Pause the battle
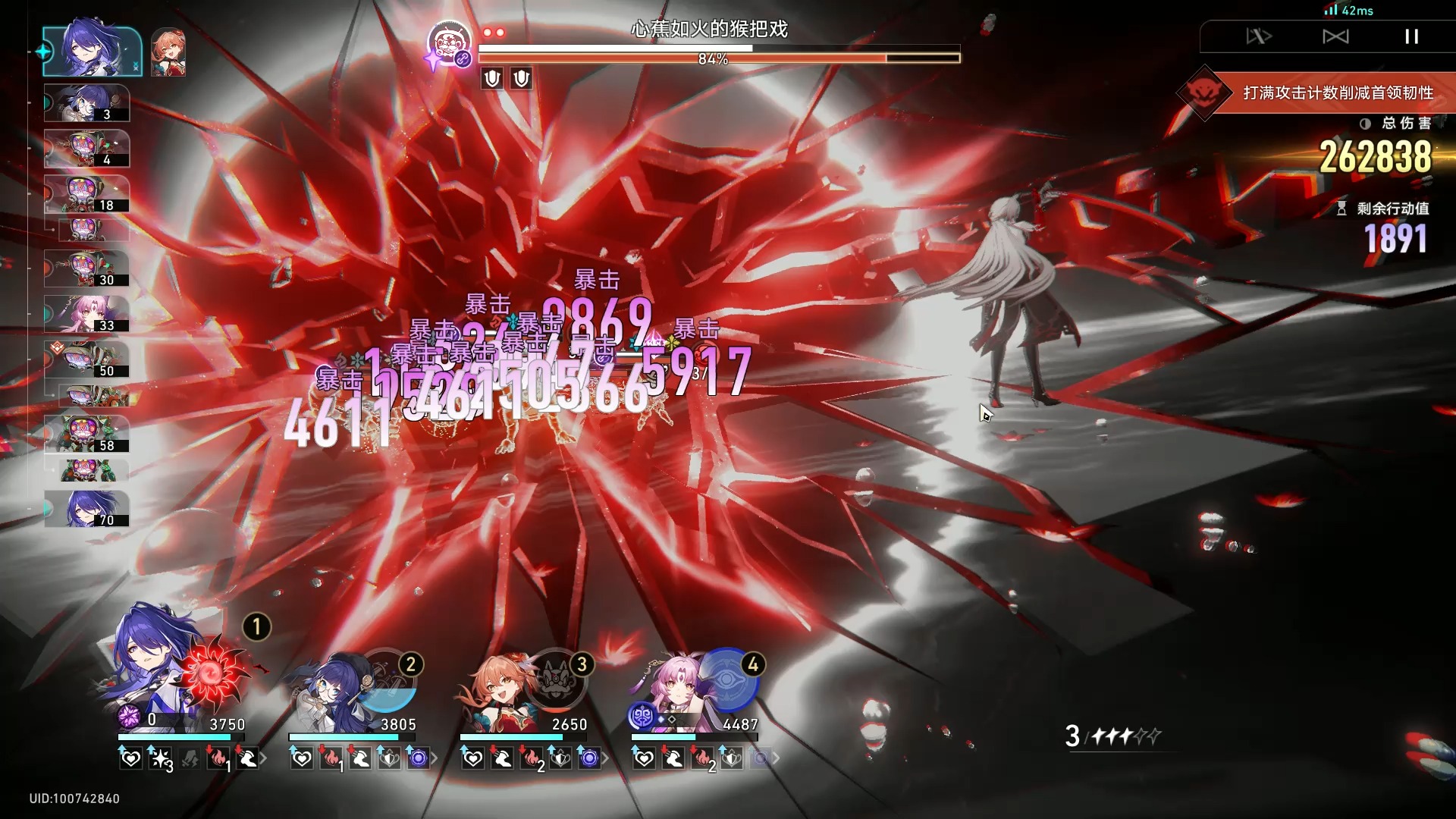 click(1411, 36)
